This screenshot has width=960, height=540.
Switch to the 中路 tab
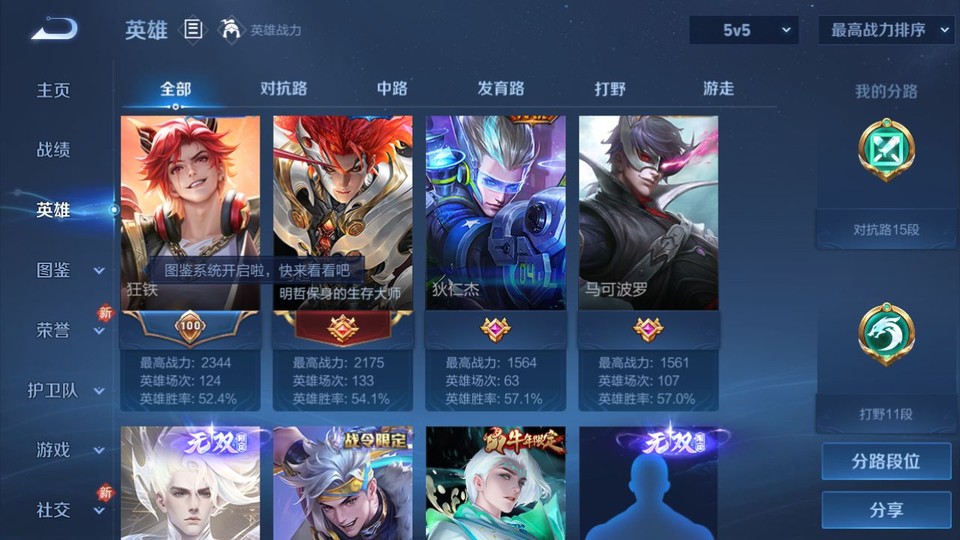pos(392,88)
